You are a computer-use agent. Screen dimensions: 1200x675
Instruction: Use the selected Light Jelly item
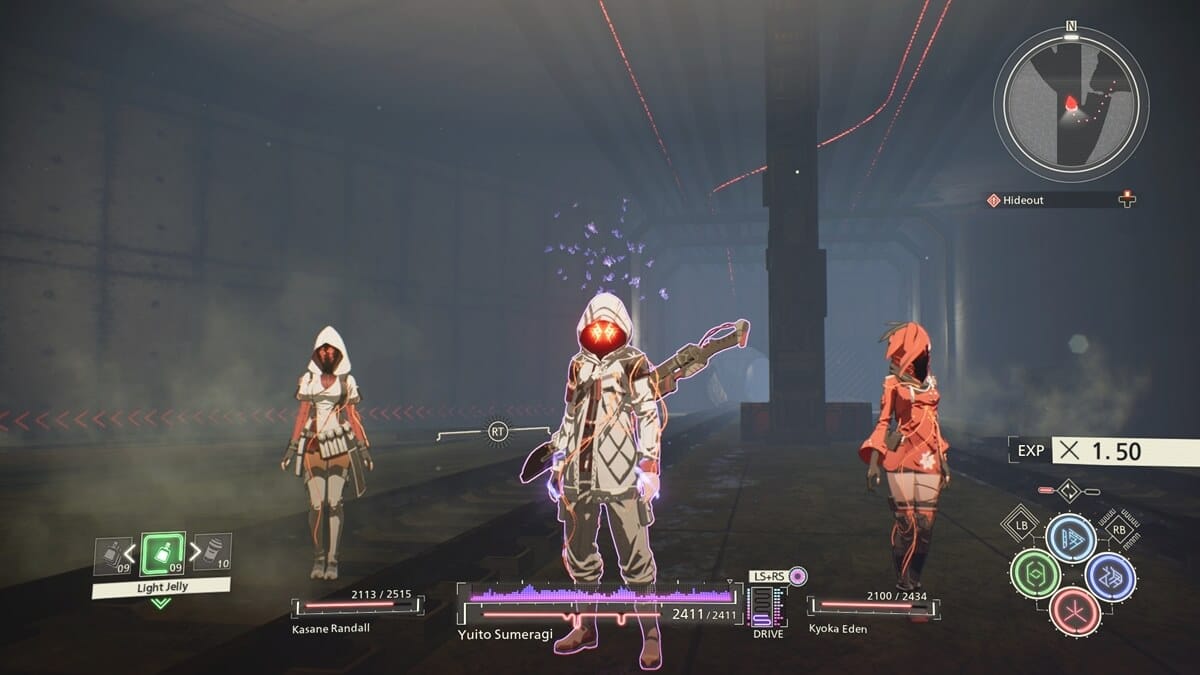click(x=162, y=553)
